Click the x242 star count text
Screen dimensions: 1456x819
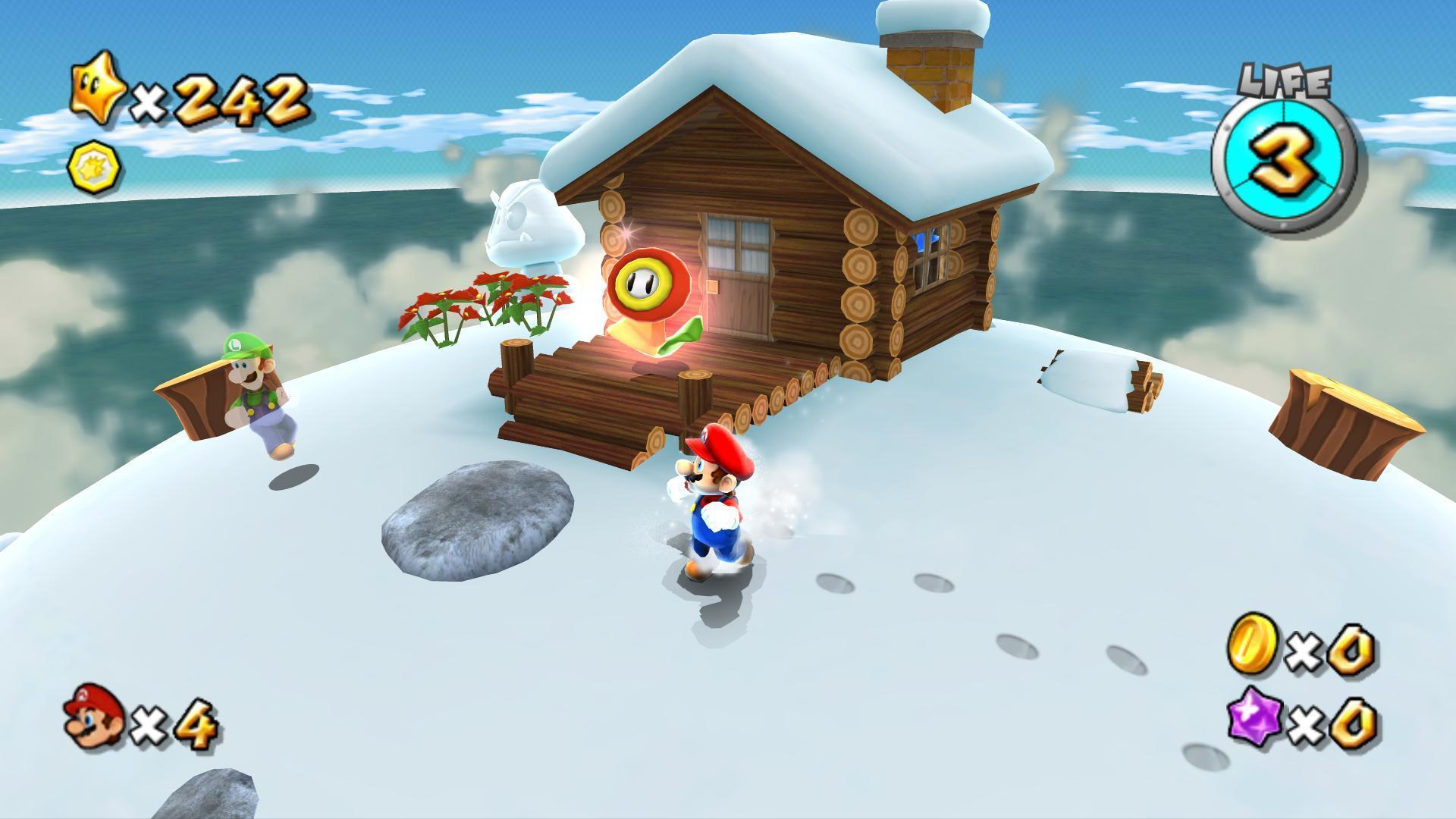[x=220, y=99]
